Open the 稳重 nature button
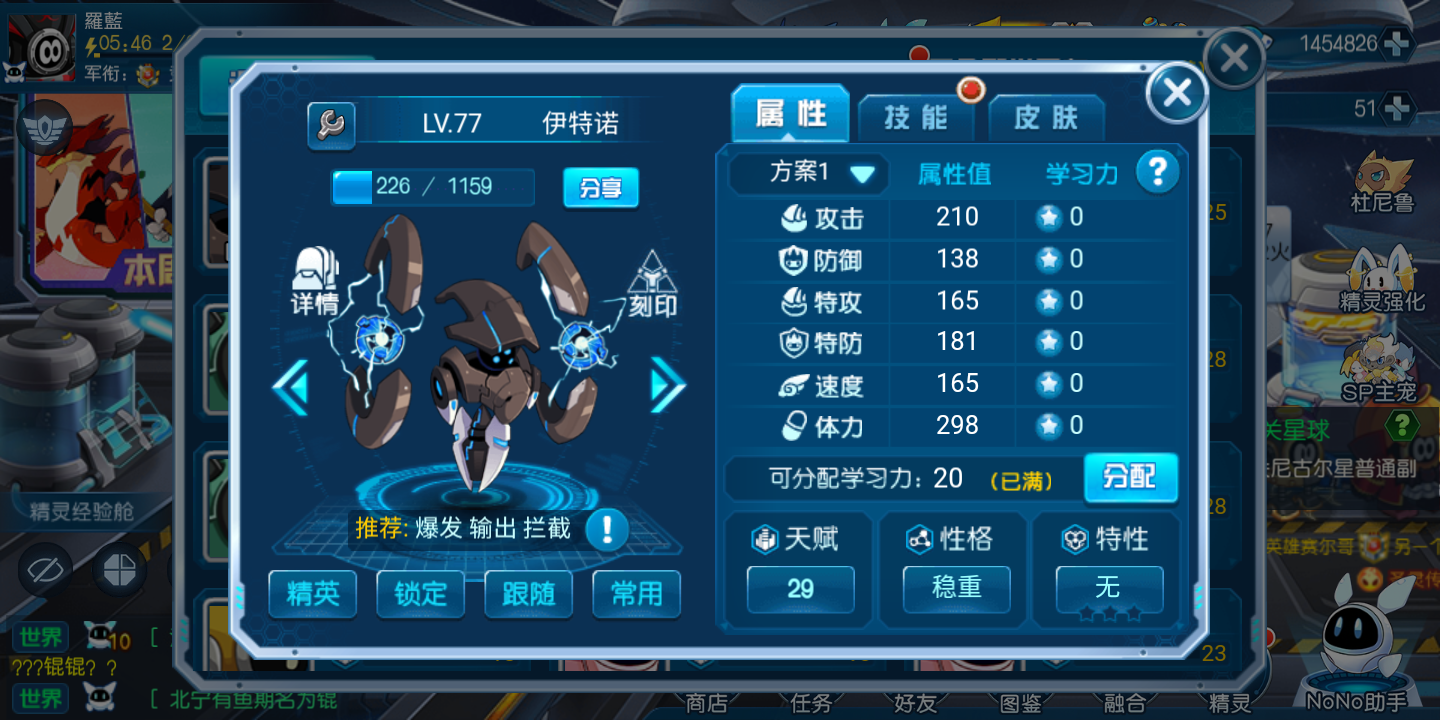 (956, 588)
